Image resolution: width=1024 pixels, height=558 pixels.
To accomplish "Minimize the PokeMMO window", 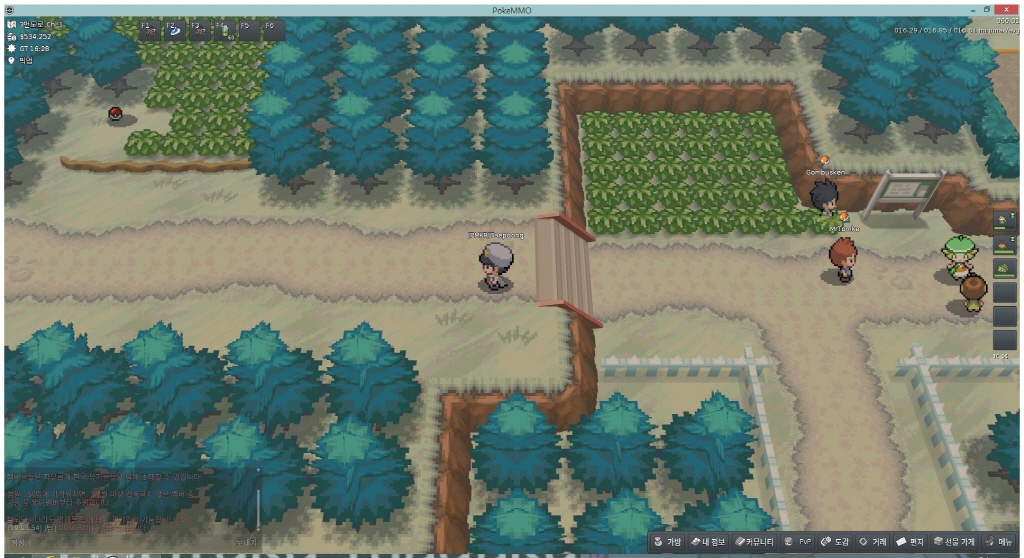I will (x=971, y=8).
